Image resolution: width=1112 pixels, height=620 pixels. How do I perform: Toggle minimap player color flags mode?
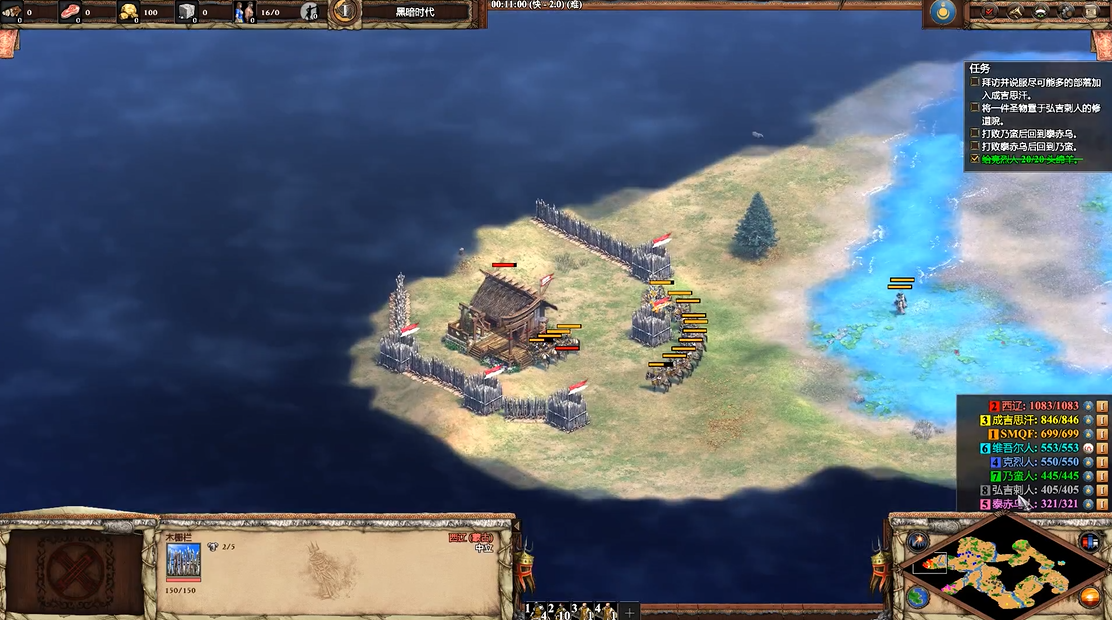[1089, 541]
